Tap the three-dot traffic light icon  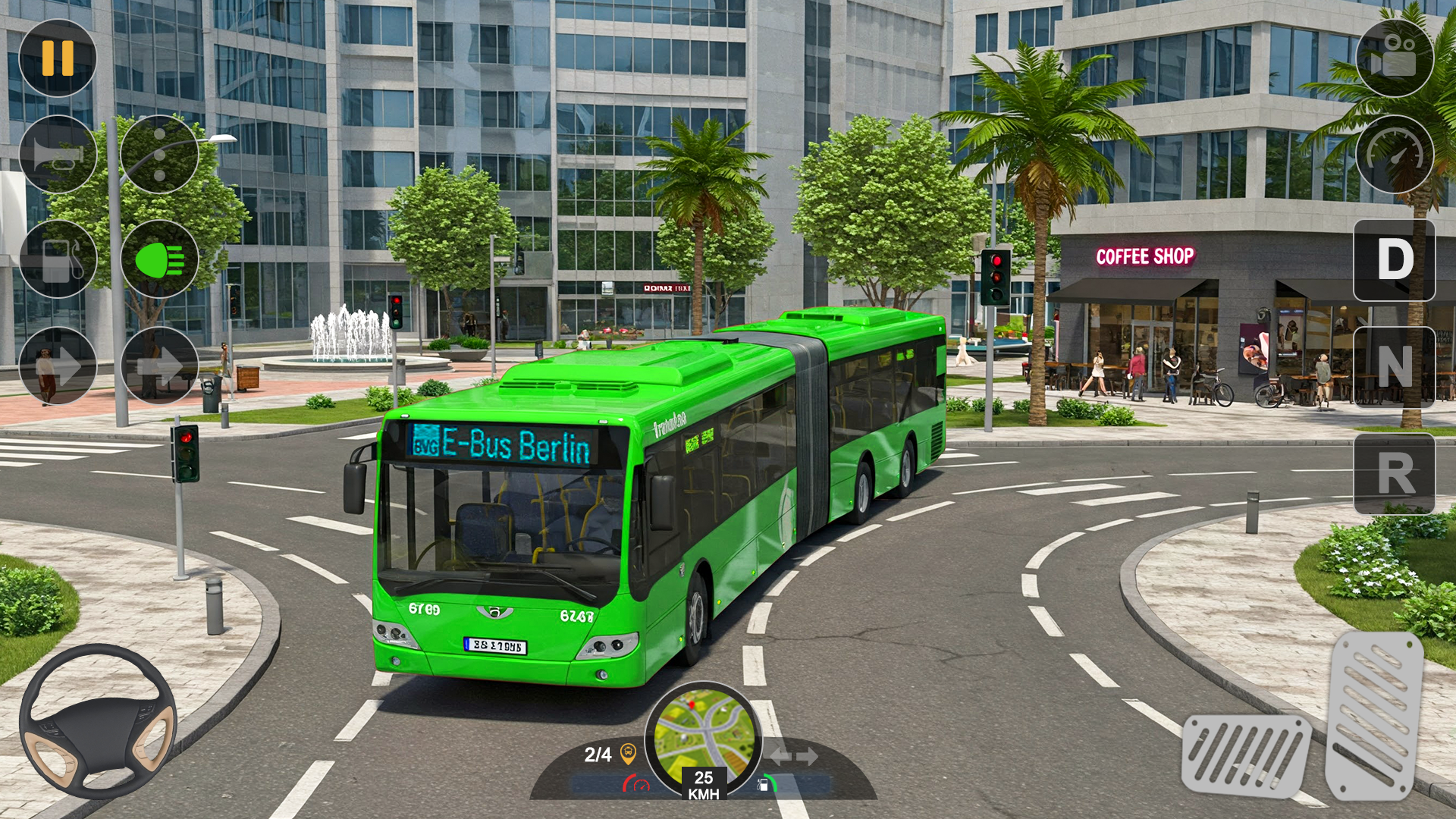point(159,155)
